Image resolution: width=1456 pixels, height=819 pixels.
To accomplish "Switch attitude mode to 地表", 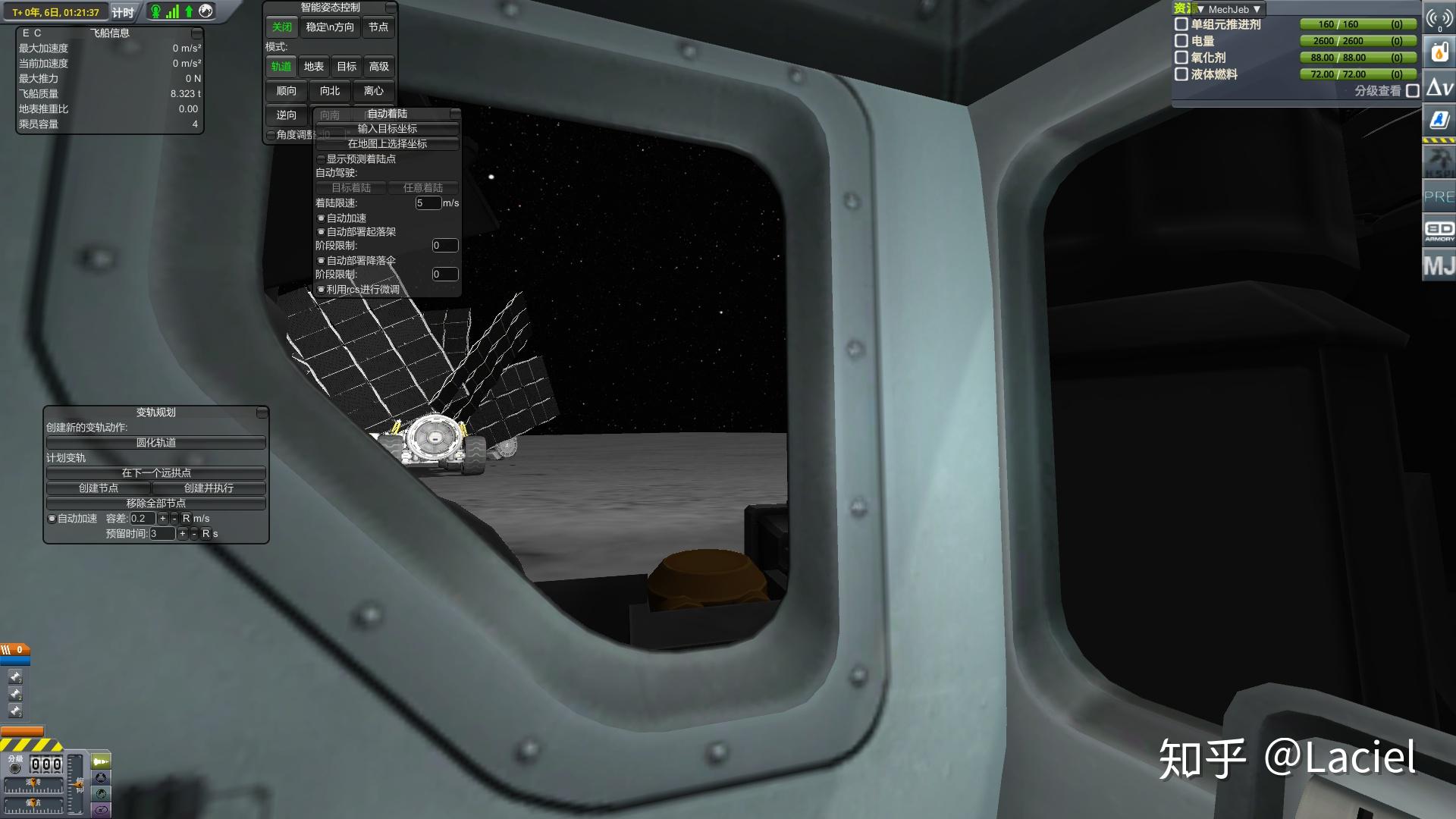I will [x=313, y=67].
